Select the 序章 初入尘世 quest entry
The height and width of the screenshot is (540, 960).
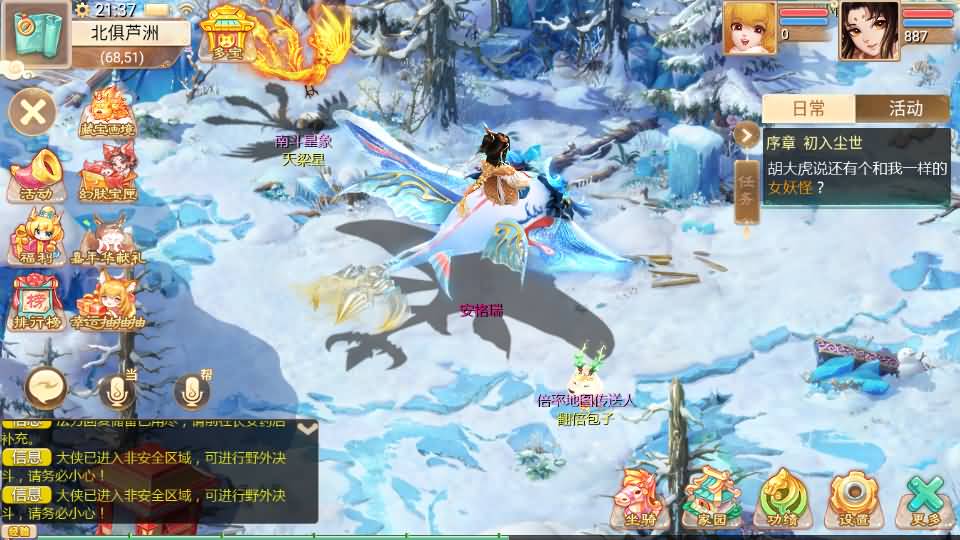(857, 166)
